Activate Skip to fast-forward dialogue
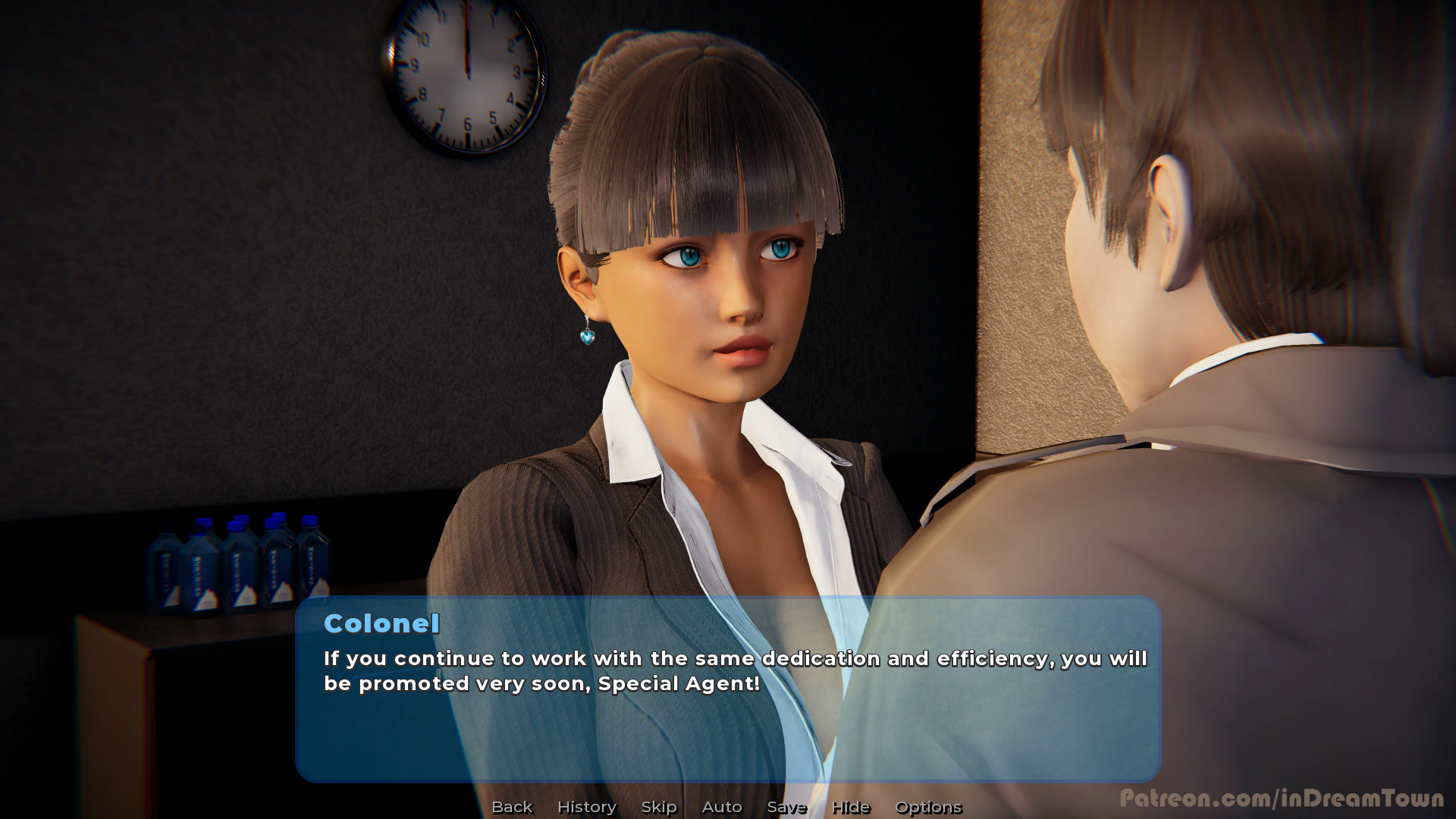This screenshot has width=1456, height=819. (659, 808)
